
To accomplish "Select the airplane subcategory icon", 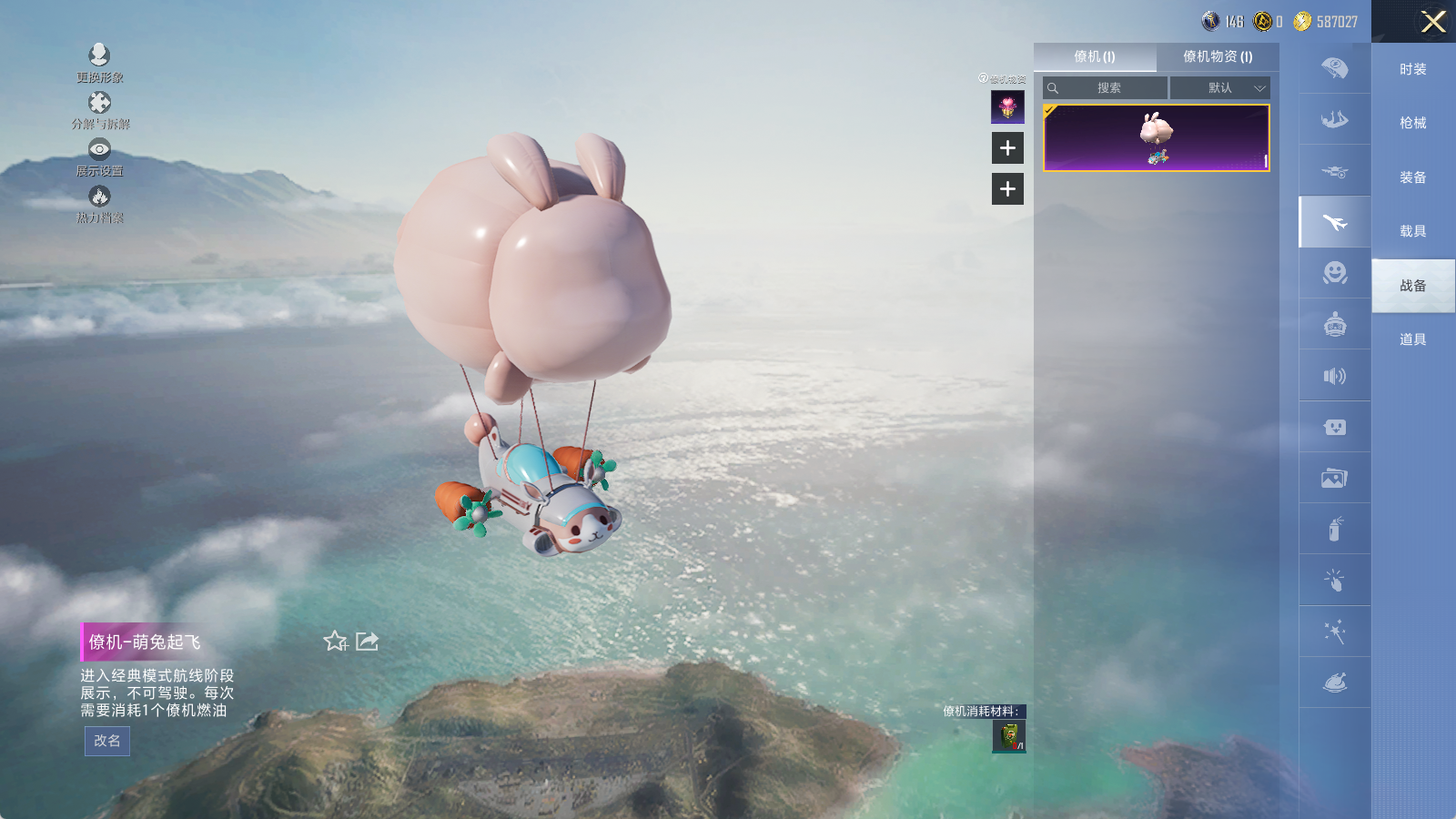I will [x=1334, y=222].
